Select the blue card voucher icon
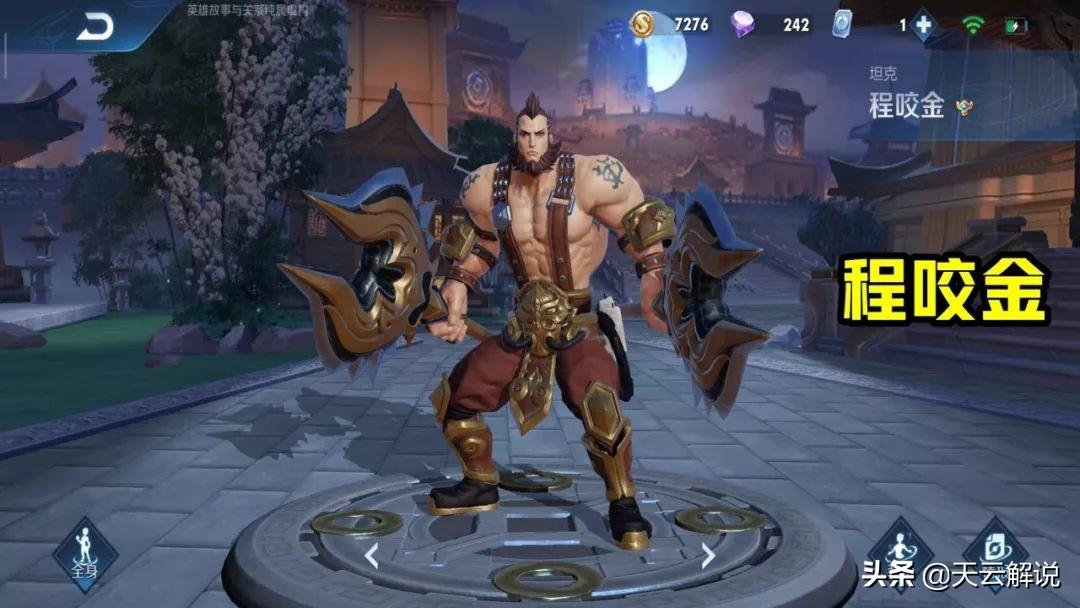 (842, 24)
